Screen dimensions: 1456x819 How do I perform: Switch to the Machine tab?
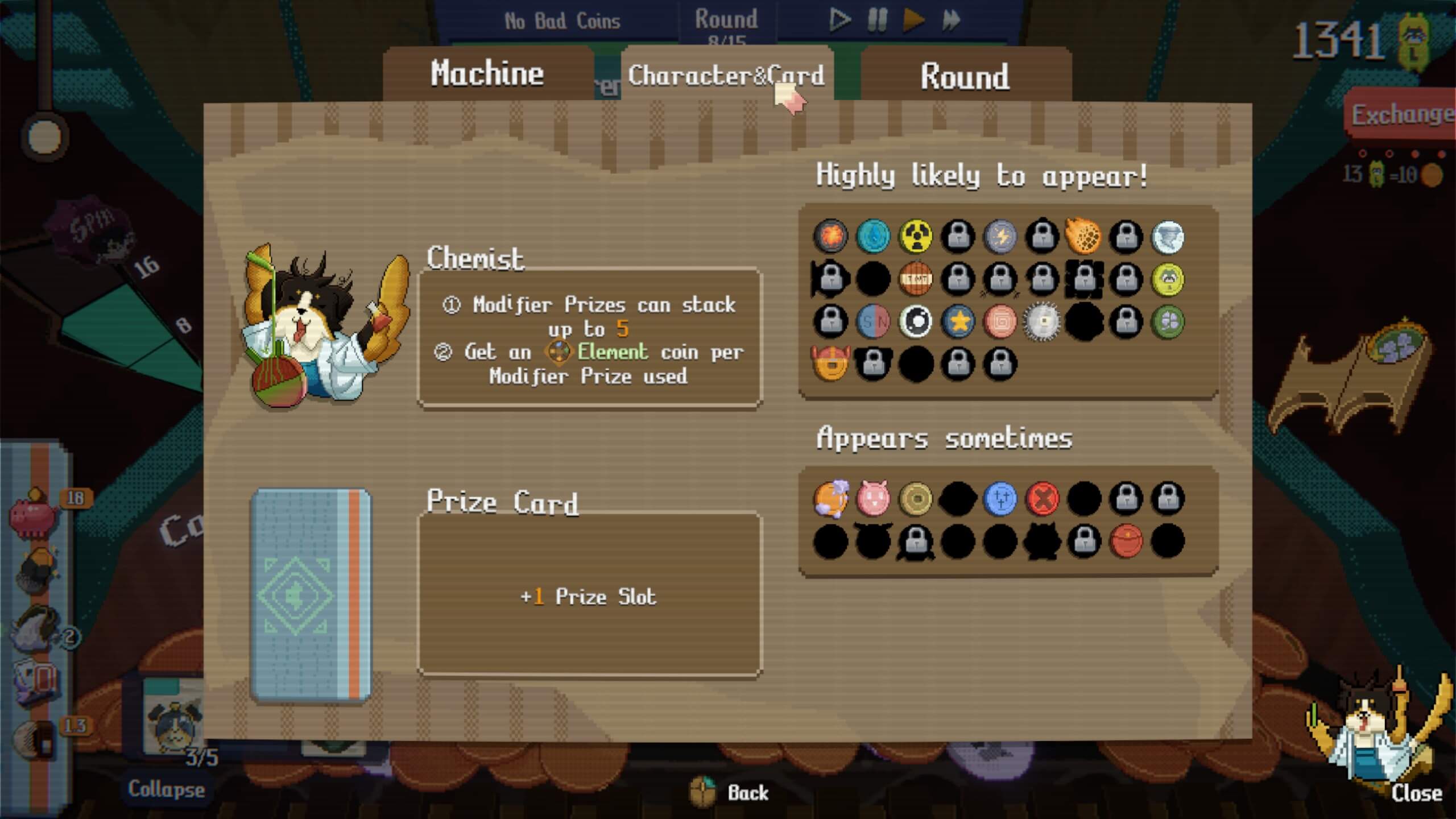tap(487, 73)
